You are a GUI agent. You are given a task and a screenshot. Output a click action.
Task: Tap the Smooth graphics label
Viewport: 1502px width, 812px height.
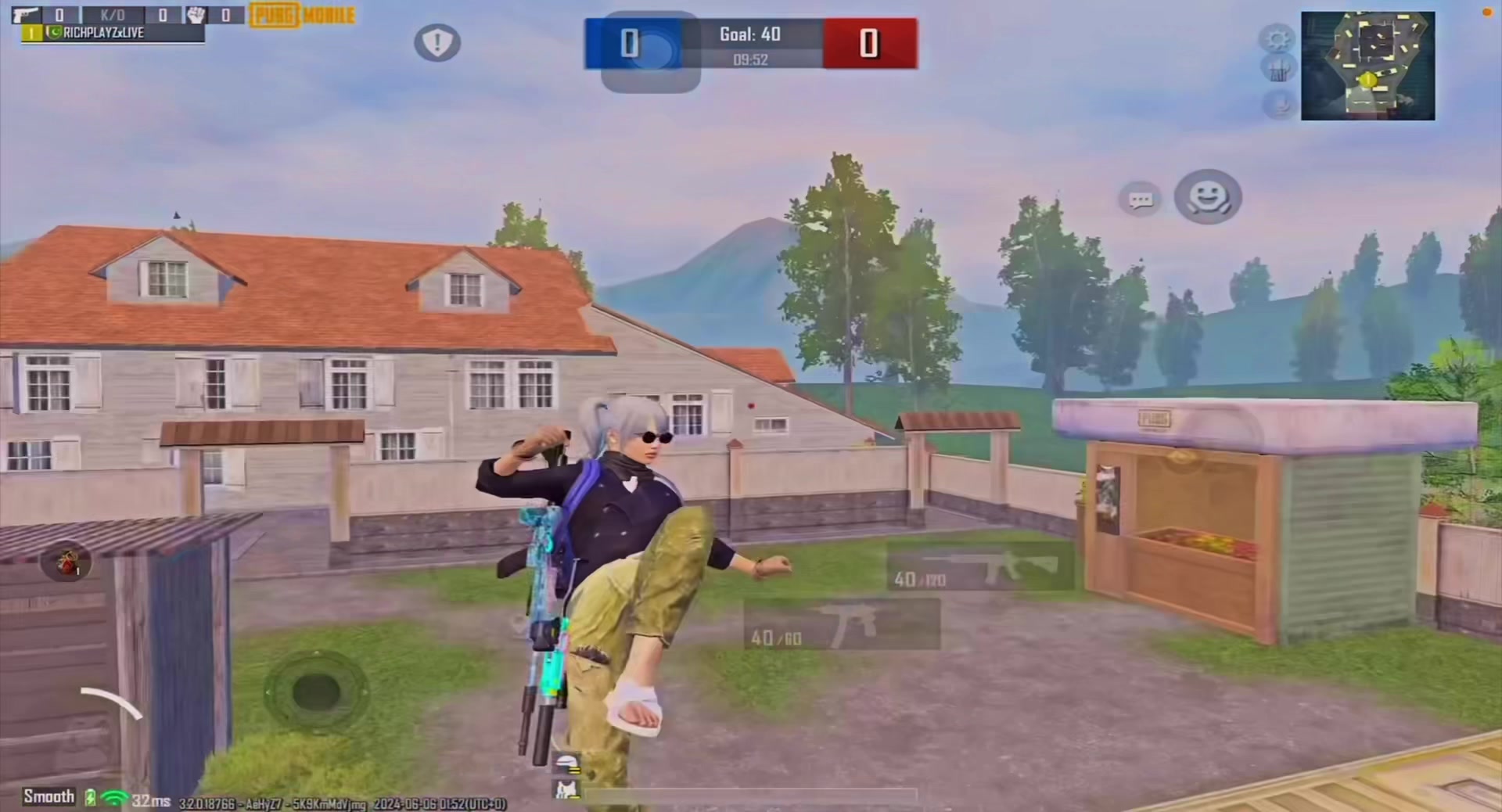(x=49, y=796)
